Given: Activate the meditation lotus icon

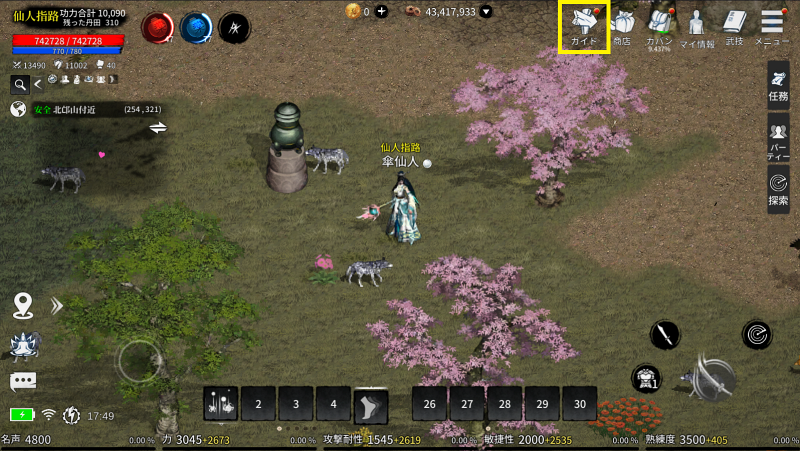Looking at the screenshot, I should click(x=23, y=344).
